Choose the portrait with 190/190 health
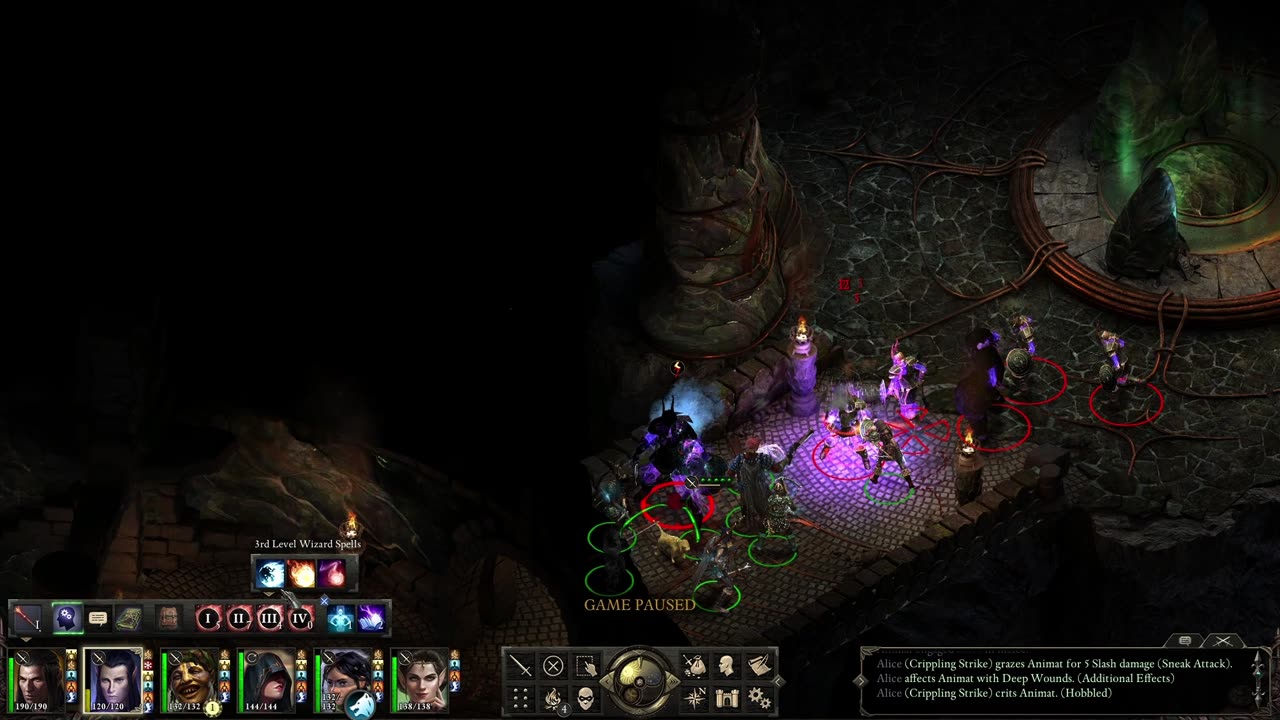 (38, 680)
